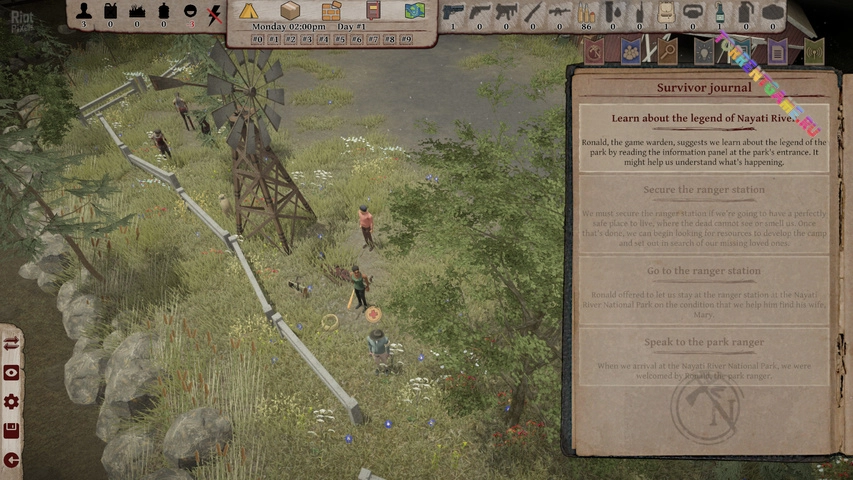Select group slot #5
This screenshot has width=853, height=480.
pyautogui.click(x=340, y=39)
